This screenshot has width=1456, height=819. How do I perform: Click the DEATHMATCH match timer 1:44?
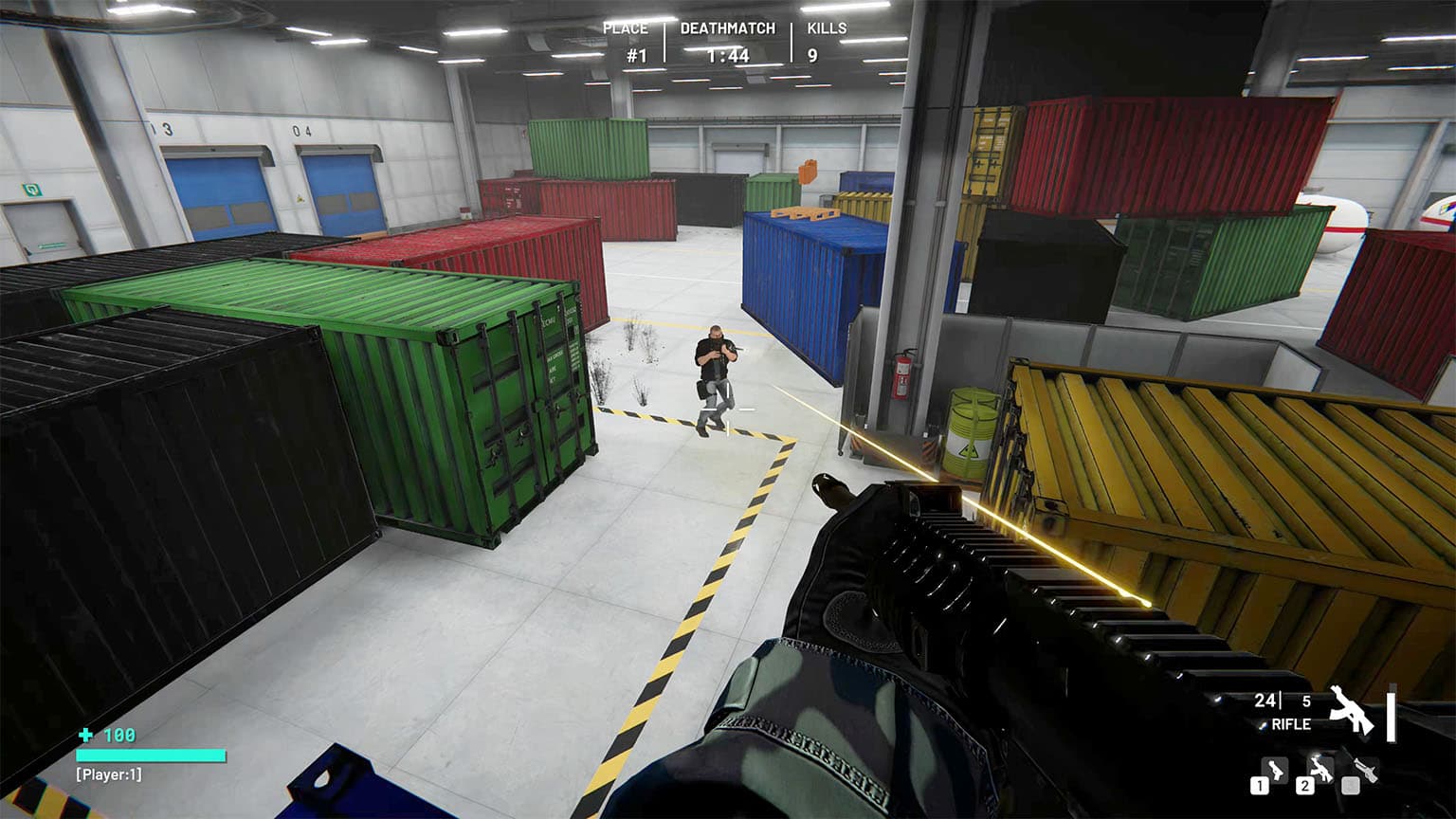coord(730,55)
